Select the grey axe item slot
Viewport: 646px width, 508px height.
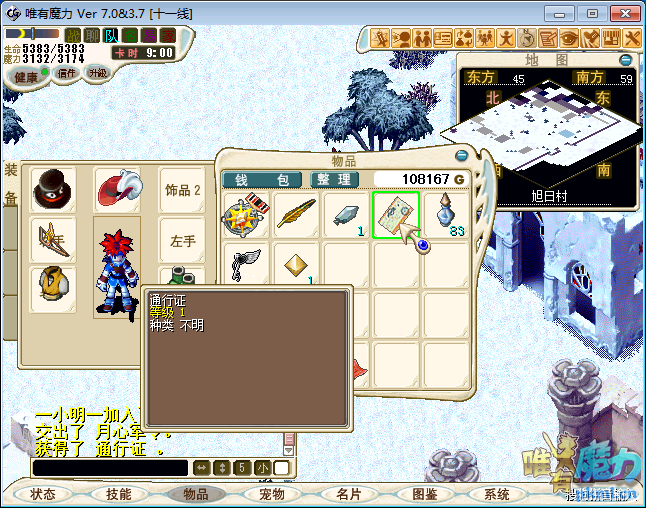[246, 266]
